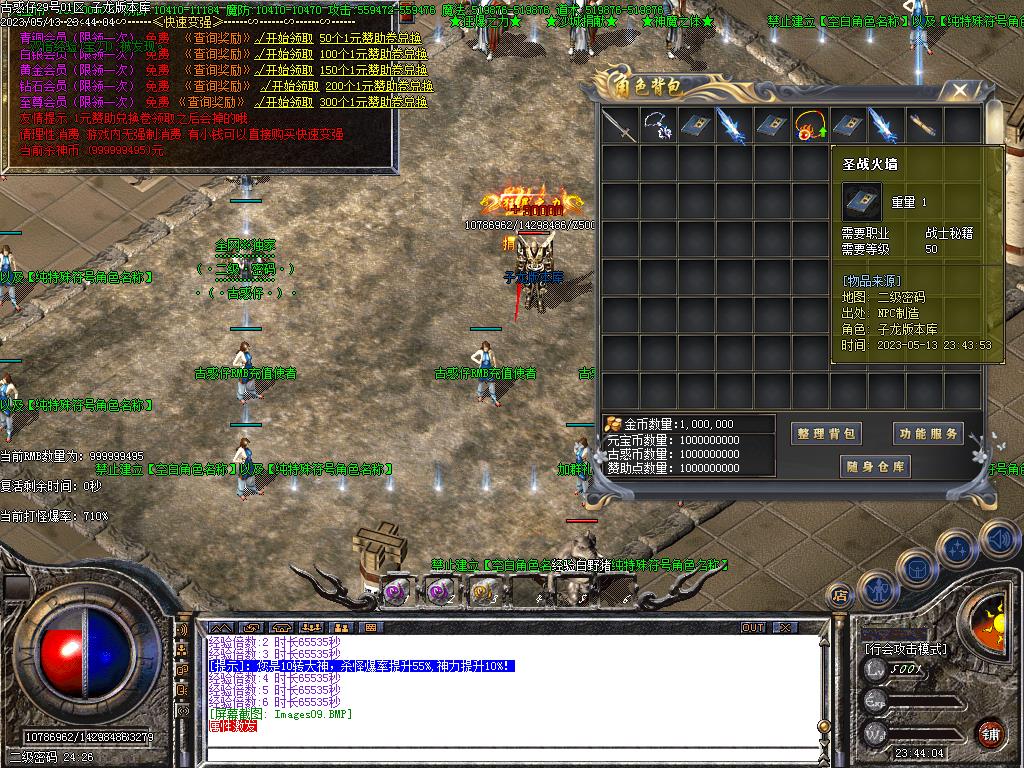Click the 店 shop round button
Viewport: 1024px width, 768px height.
tap(841, 595)
